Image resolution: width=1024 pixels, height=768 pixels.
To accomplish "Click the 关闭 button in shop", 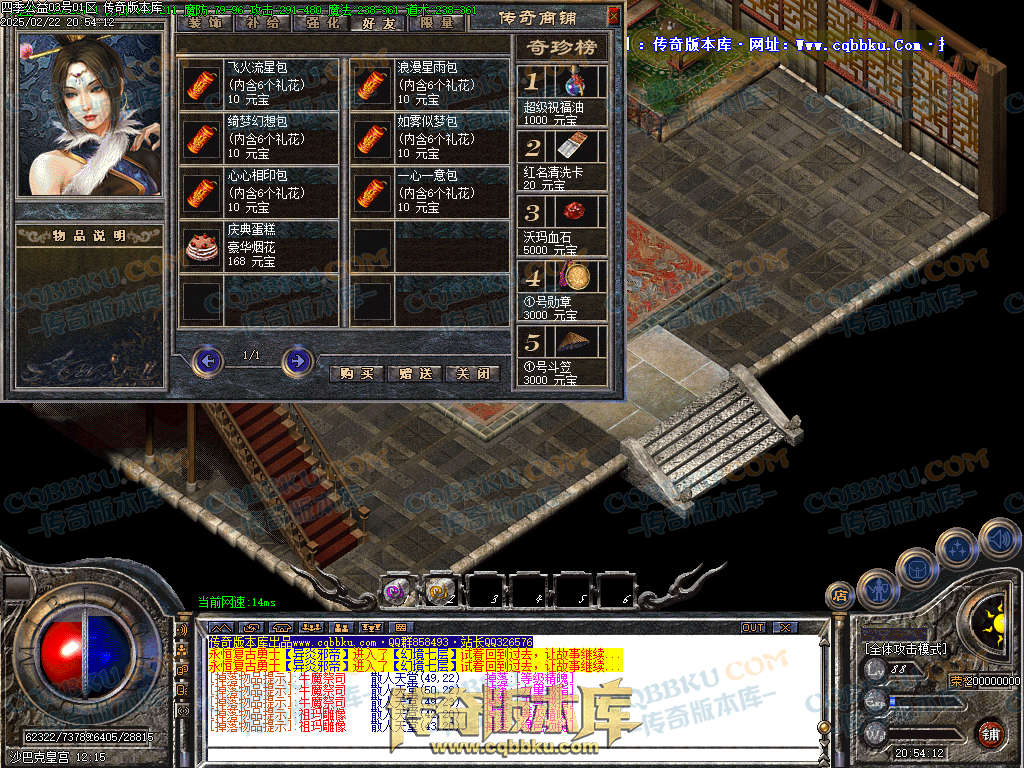I will coord(472,373).
